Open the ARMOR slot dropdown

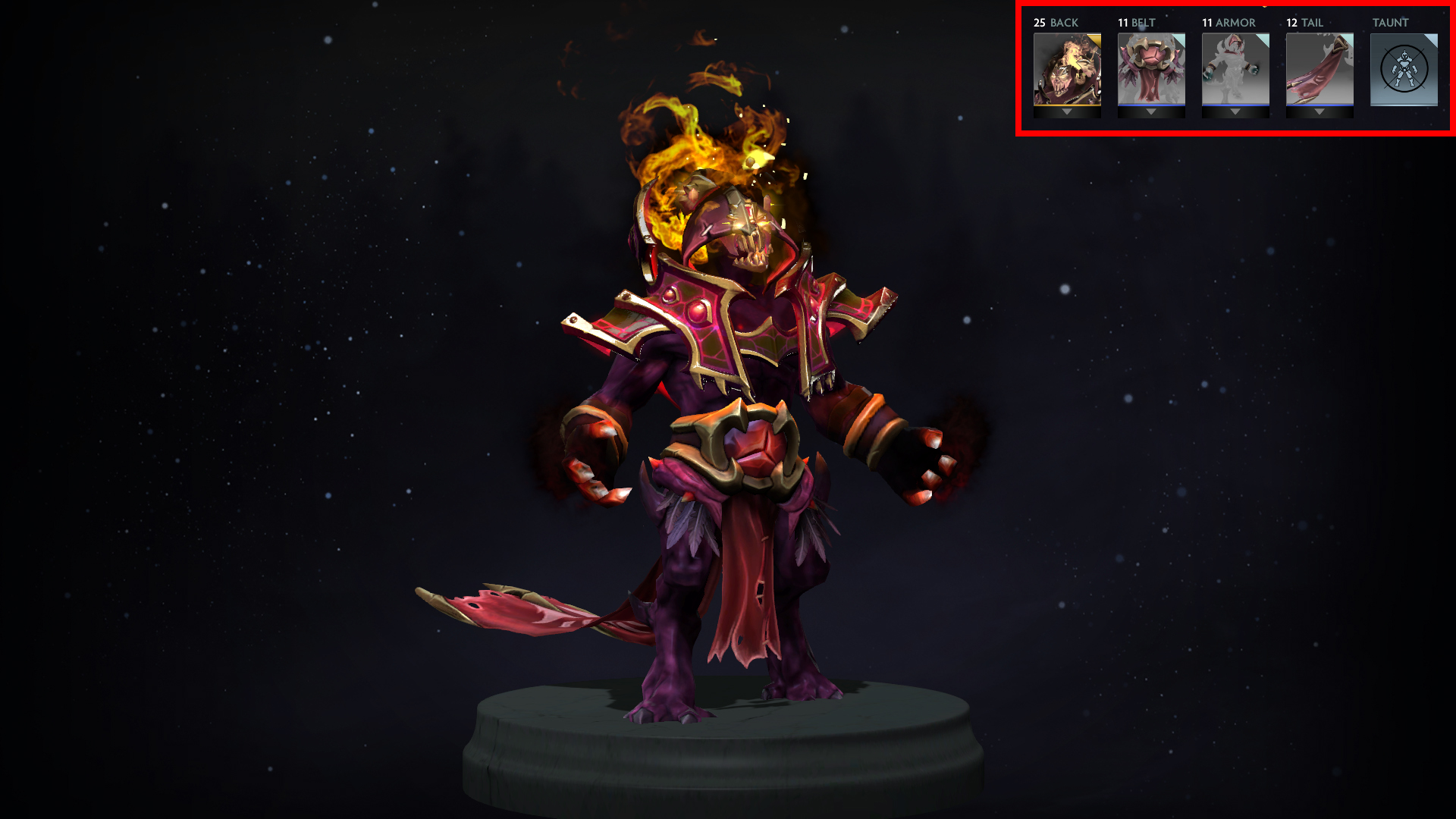click(1235, 111)
